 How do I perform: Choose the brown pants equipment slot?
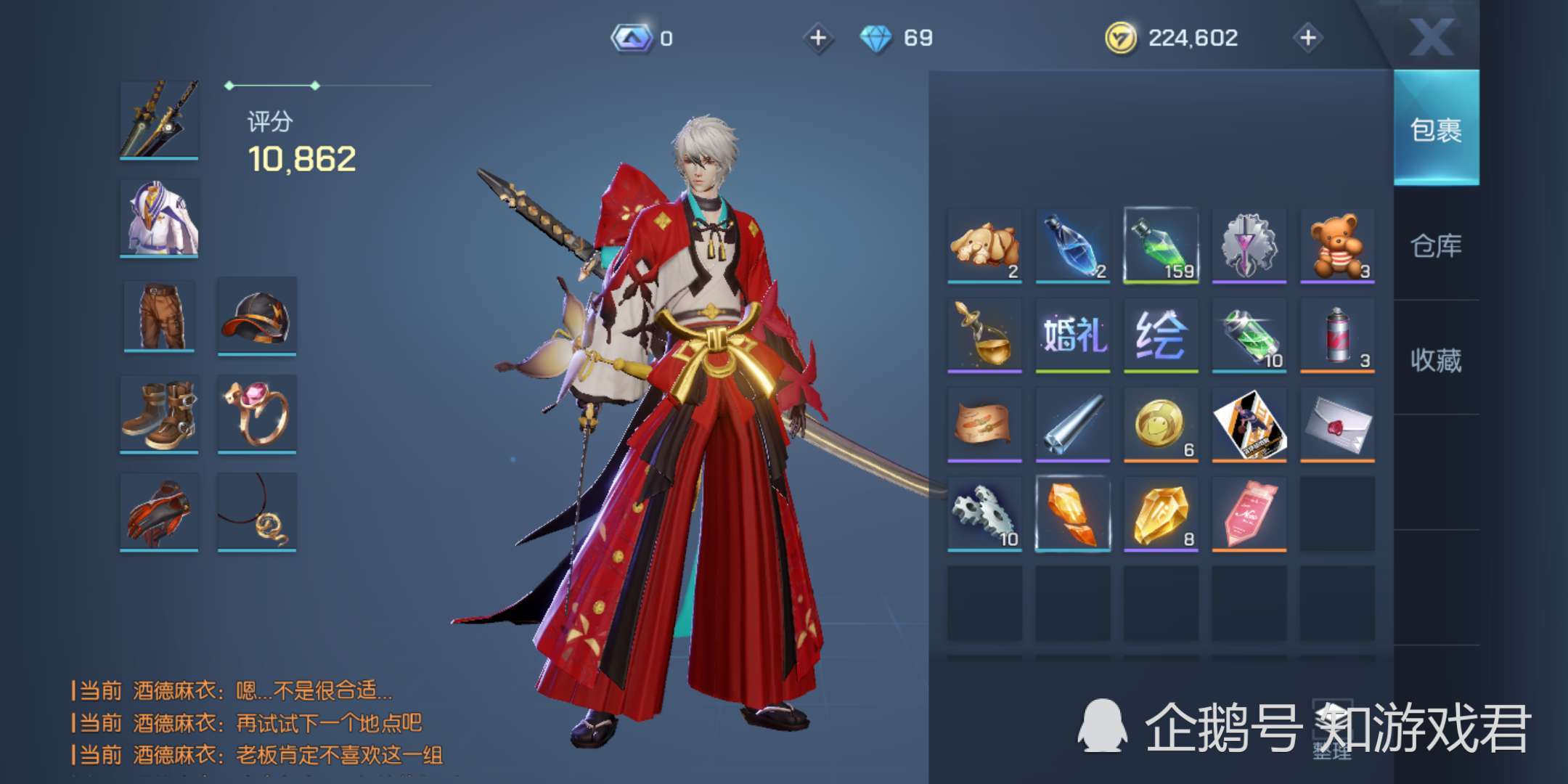(160, 317)
